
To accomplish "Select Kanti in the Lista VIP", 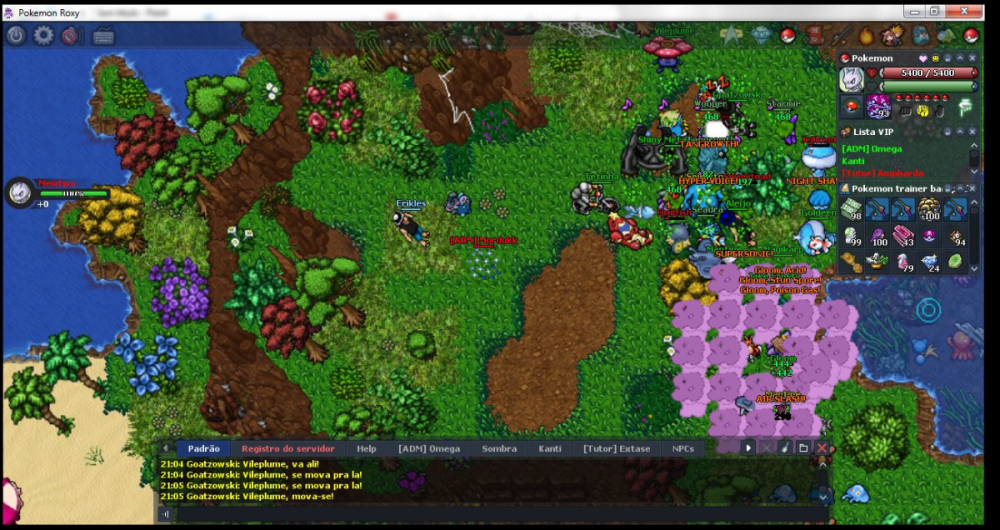I will (853, 160).
